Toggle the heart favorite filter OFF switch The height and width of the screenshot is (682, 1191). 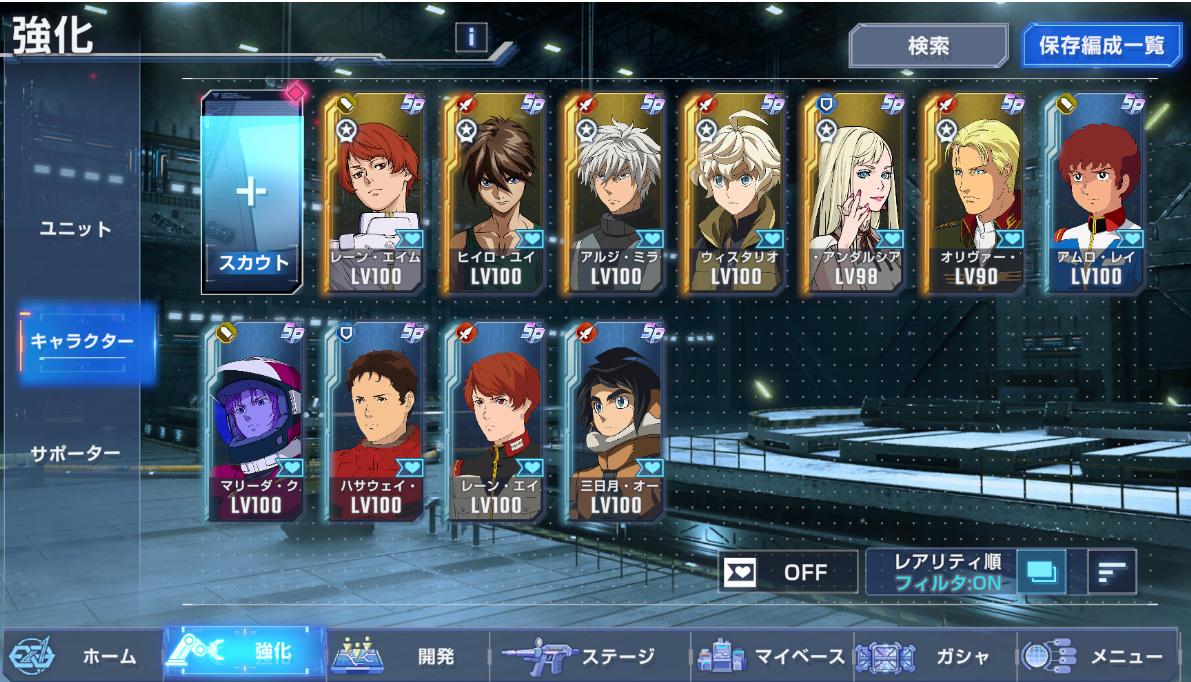coord(788,573)
